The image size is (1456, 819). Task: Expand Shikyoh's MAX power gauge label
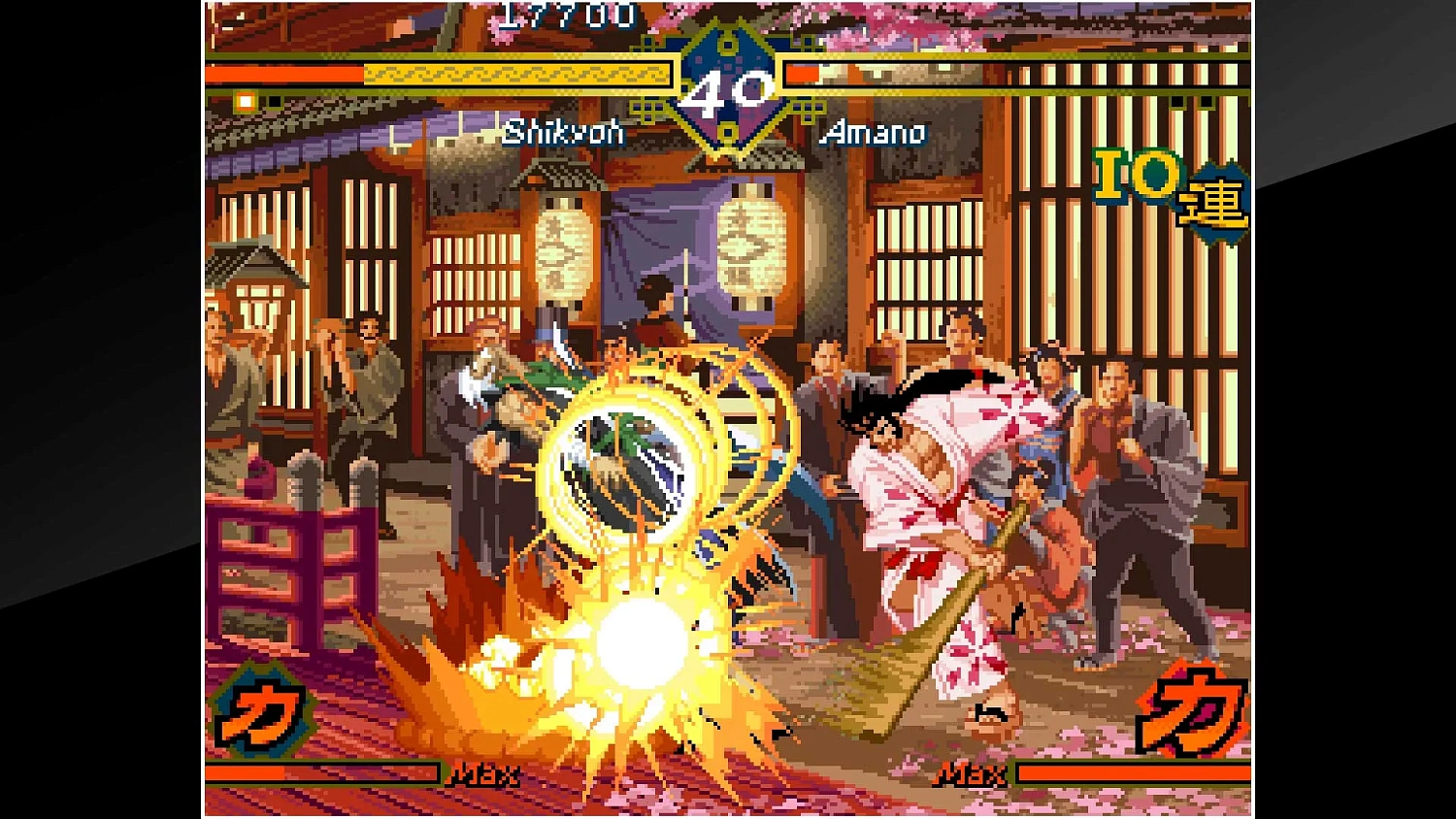483,774
